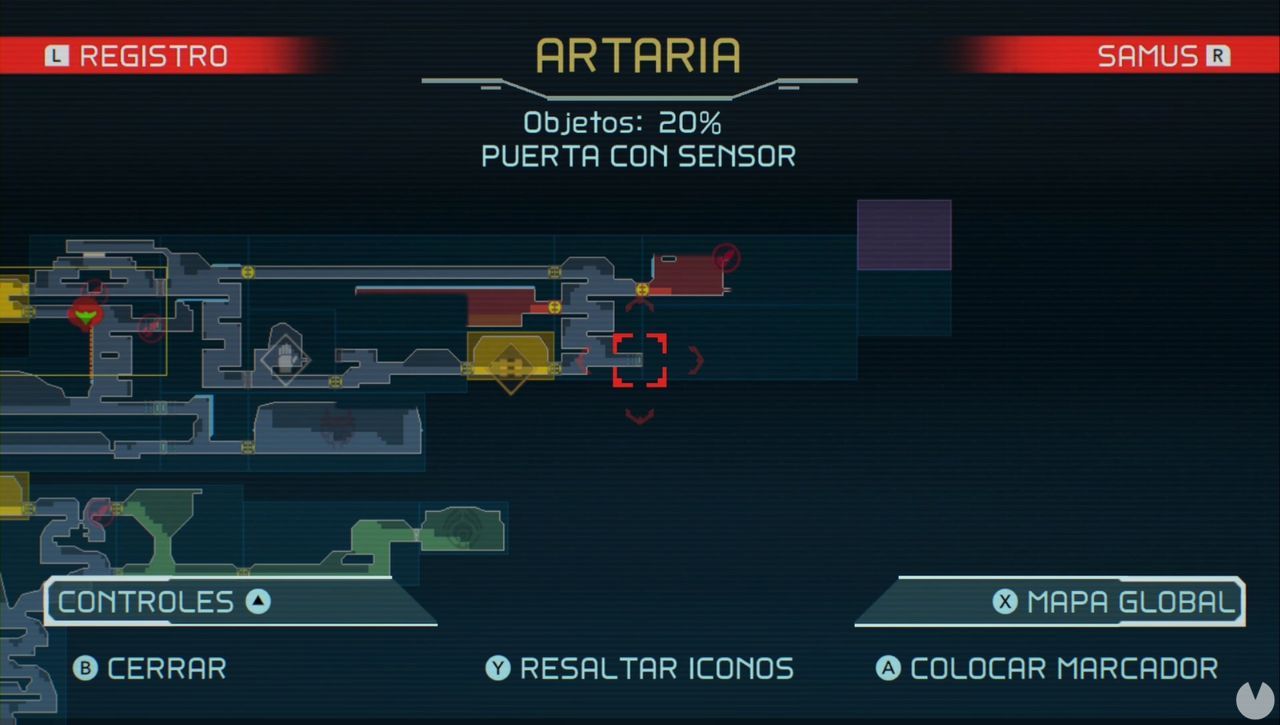Click the right pan chevron beside the cursor
The image size is (1280, 725).
pyautogui.click(x=696, y=361)
